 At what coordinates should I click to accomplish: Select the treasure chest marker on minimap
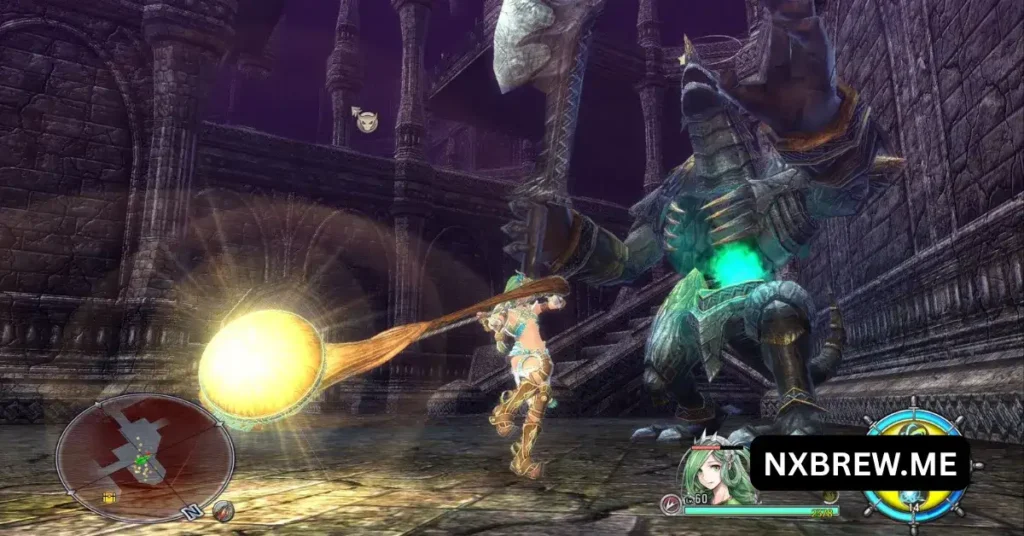point(107,498)
